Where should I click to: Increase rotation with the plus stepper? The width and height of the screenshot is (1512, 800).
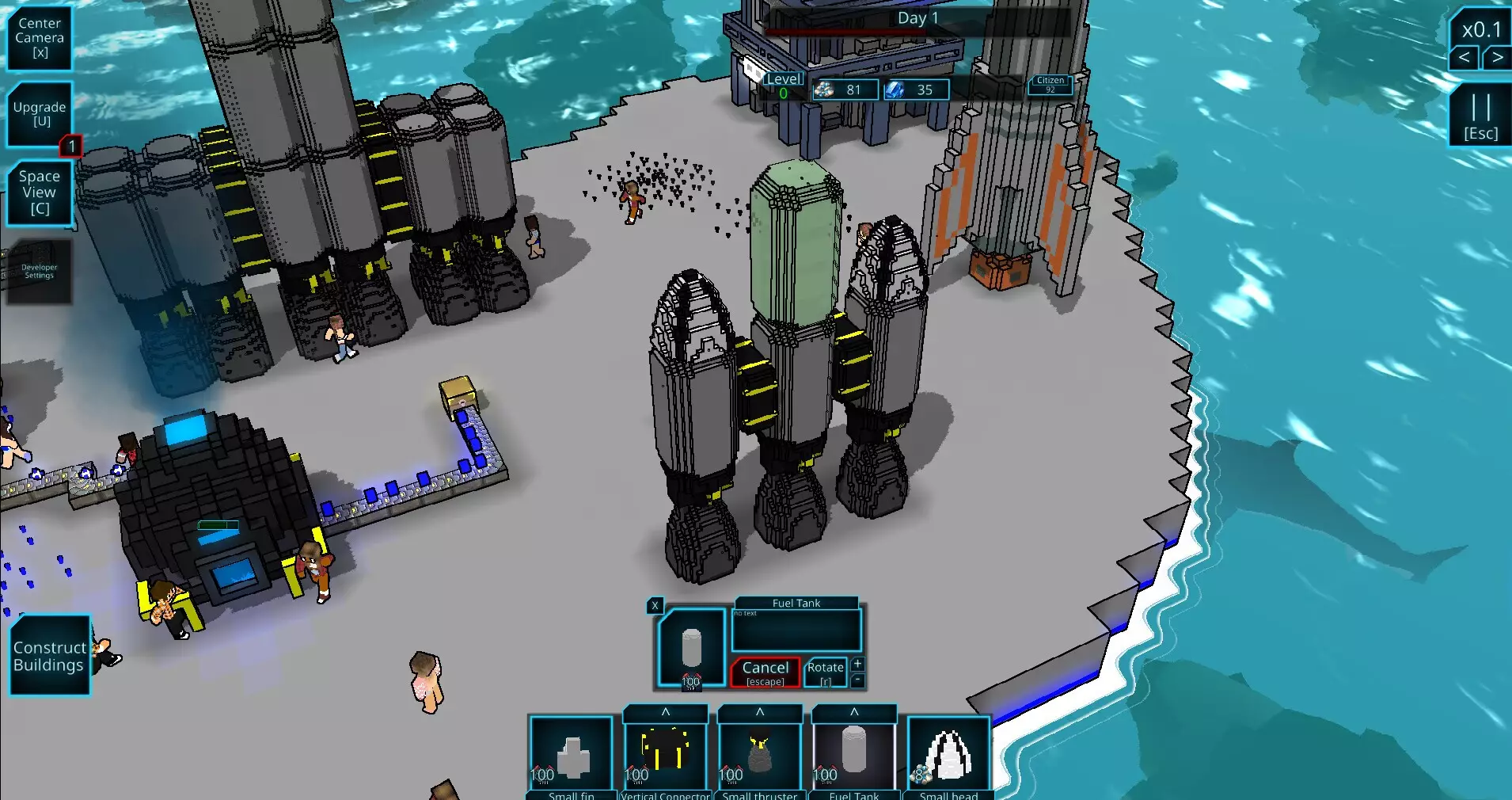[858, 664]
